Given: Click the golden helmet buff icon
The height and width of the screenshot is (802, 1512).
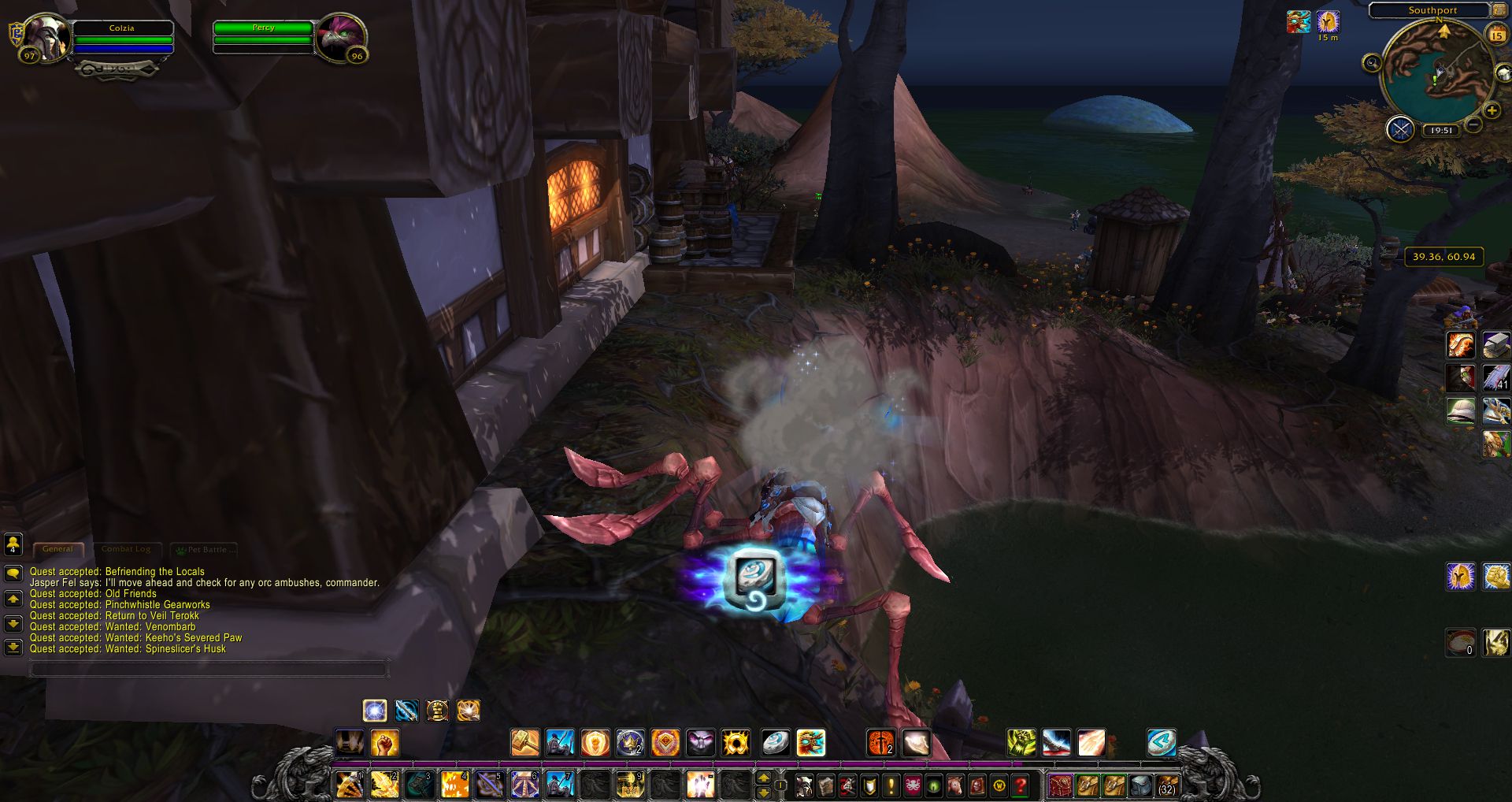Looking at the screenshot, I should point(1328,21).
